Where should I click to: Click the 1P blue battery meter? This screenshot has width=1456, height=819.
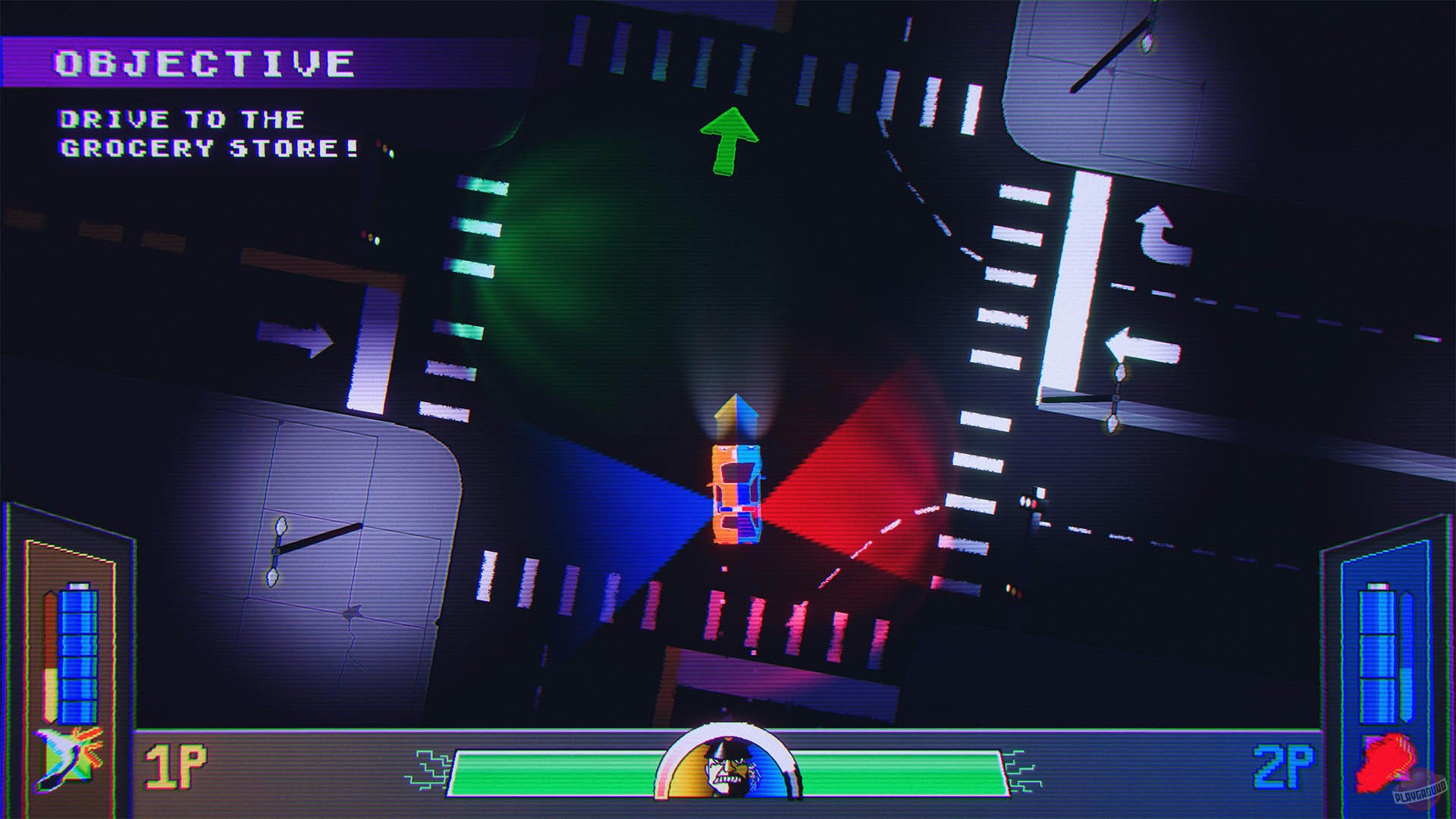point(77,656)
